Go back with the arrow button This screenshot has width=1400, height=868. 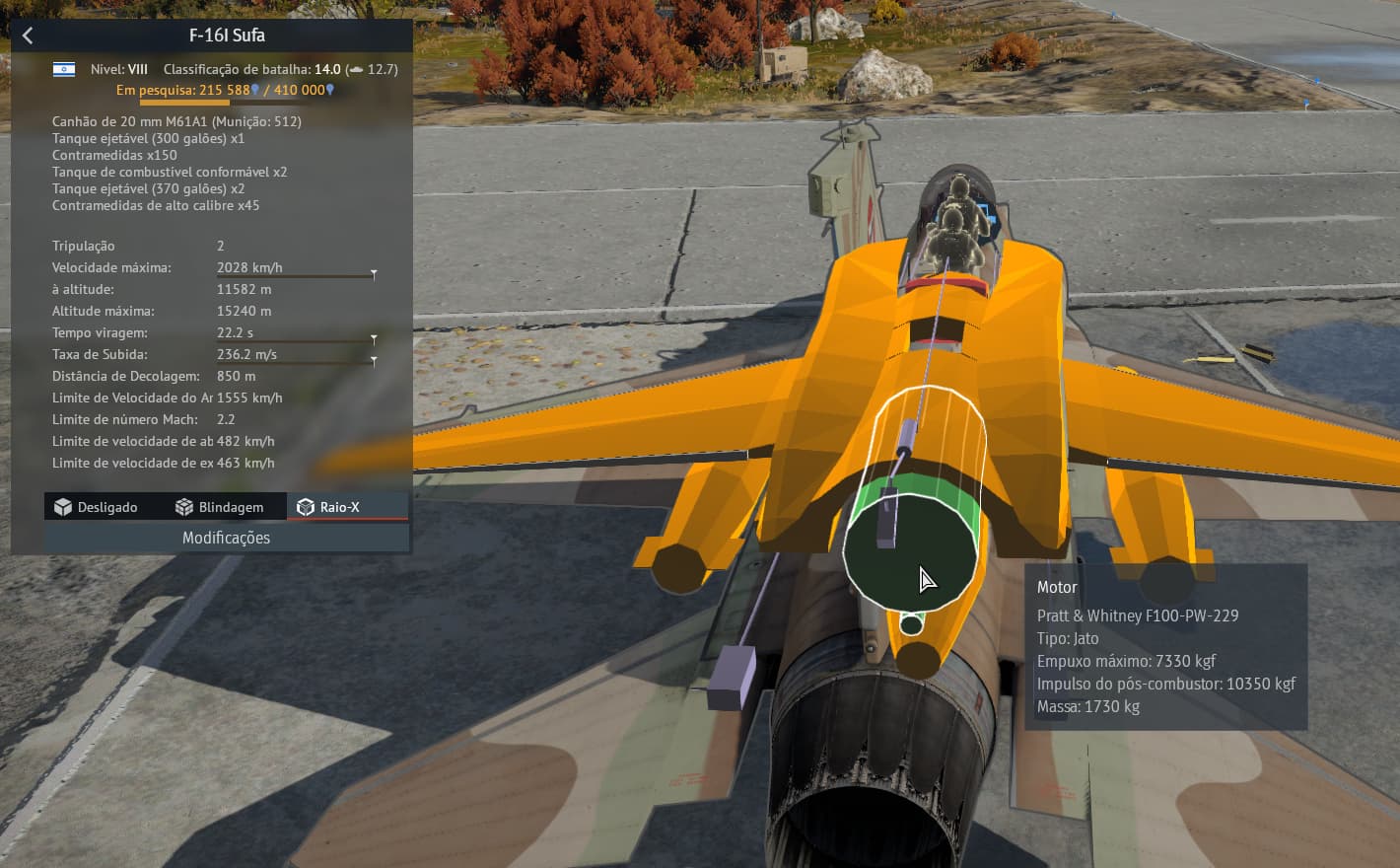point(28,36)
